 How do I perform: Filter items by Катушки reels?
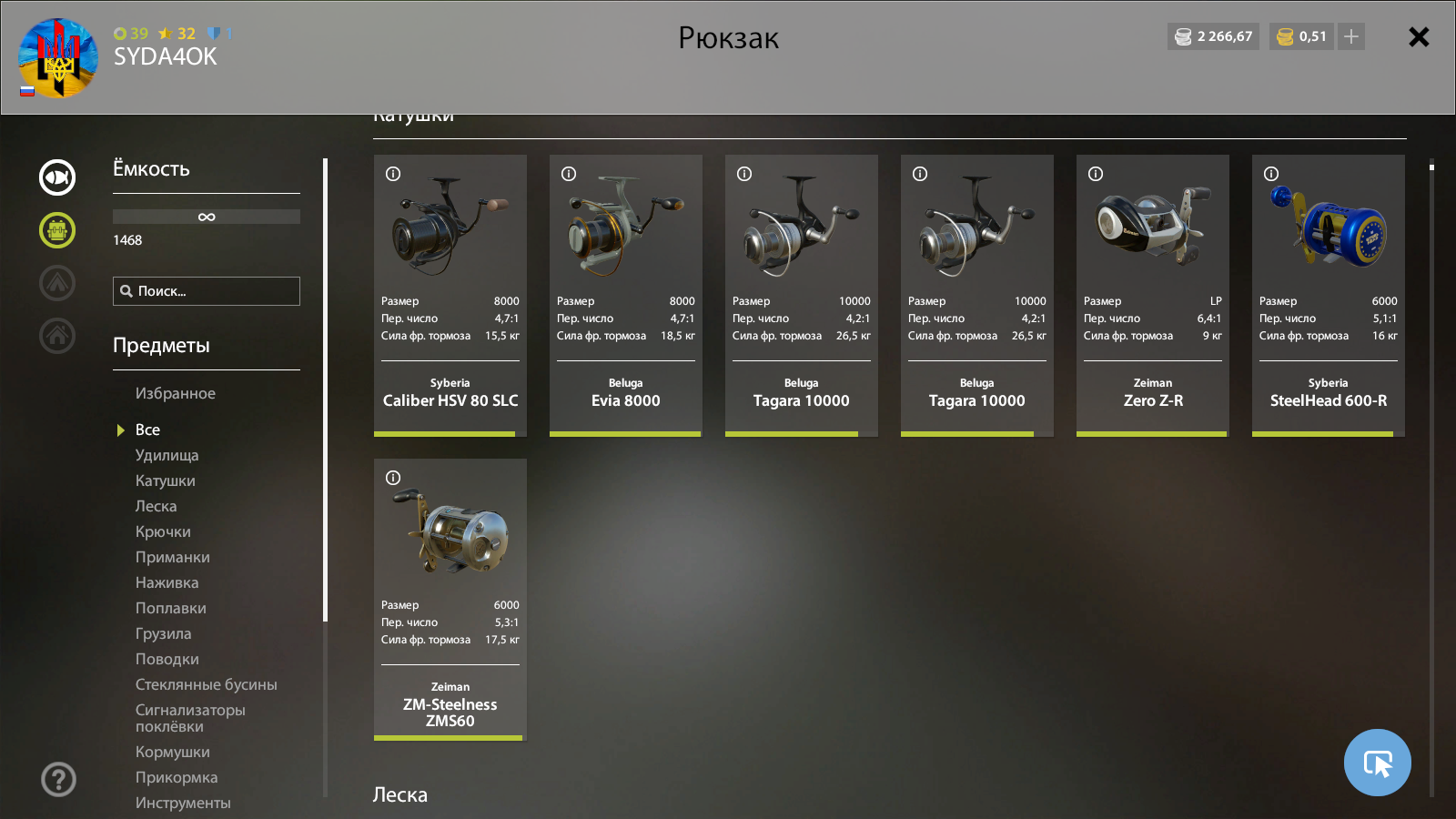[x=165, y=480]
